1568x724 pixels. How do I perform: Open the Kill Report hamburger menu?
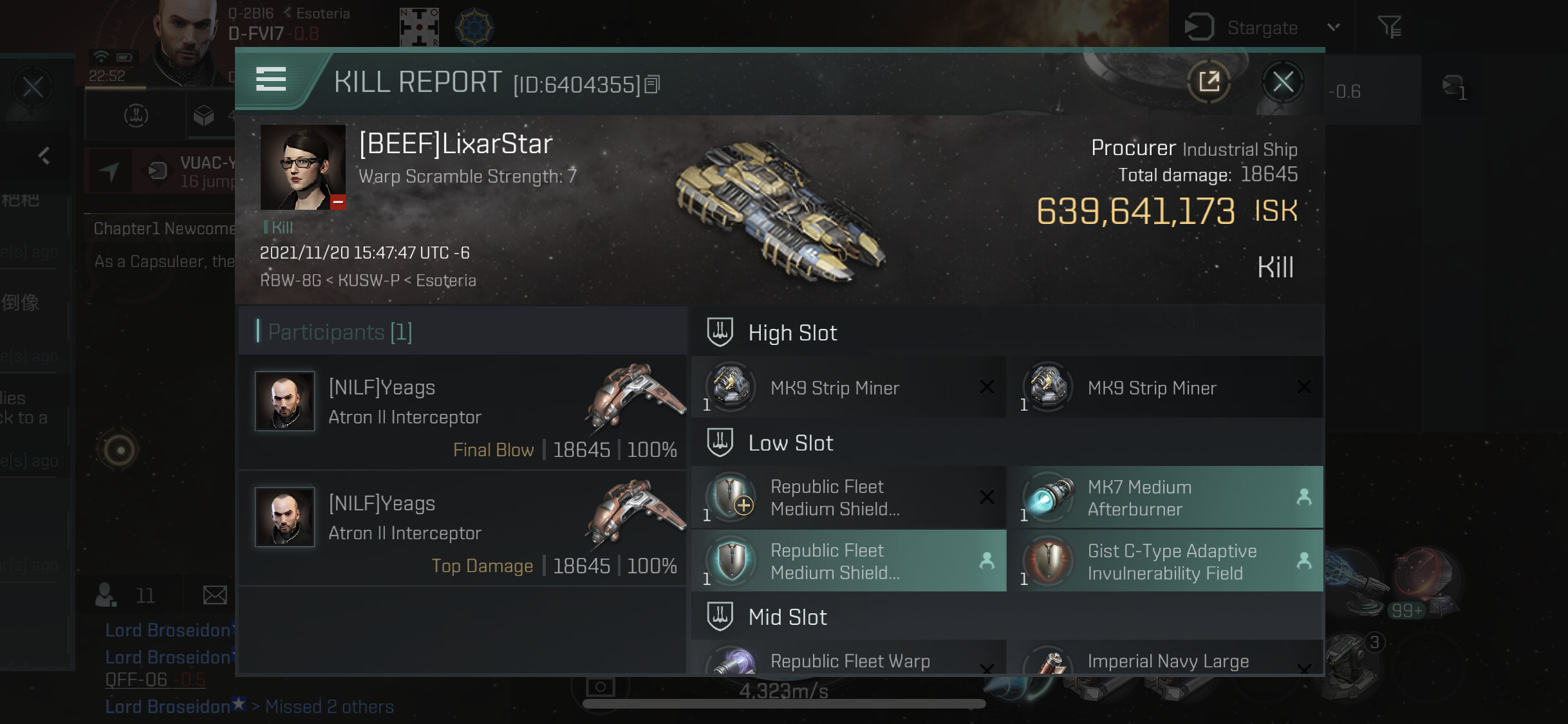coord(271,79)
